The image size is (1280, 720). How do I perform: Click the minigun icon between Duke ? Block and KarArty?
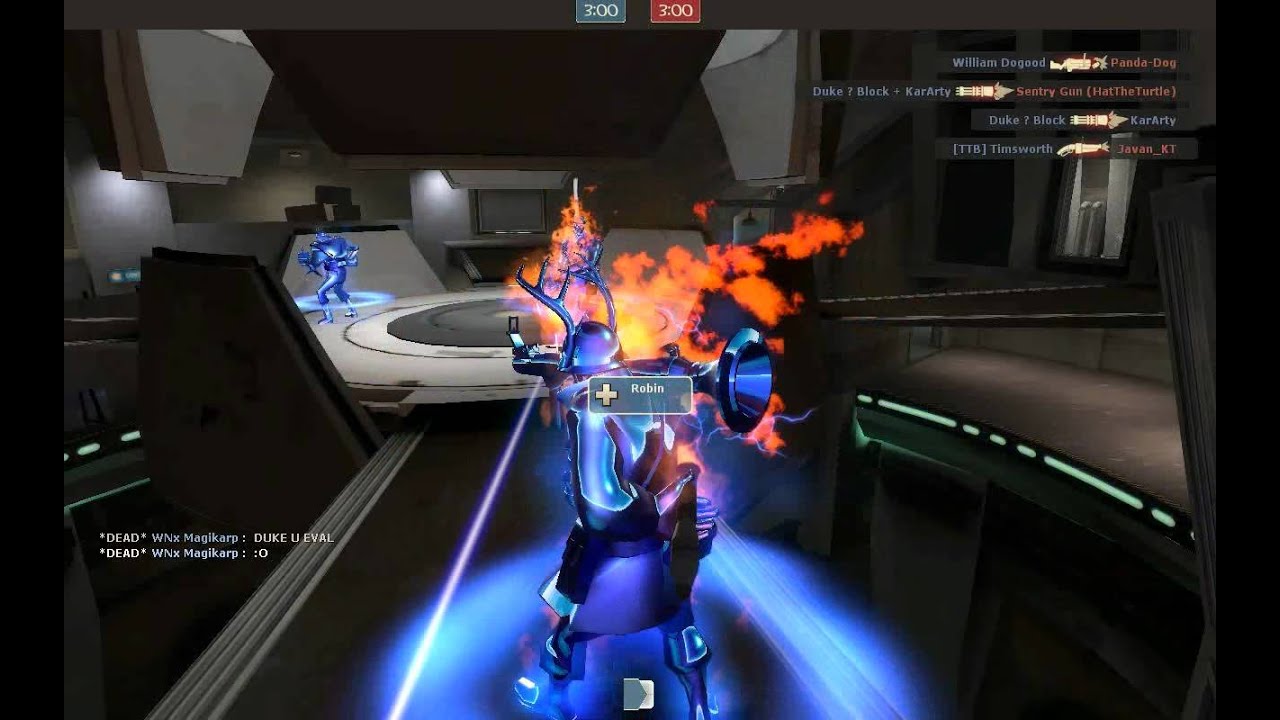(1088, 120)
